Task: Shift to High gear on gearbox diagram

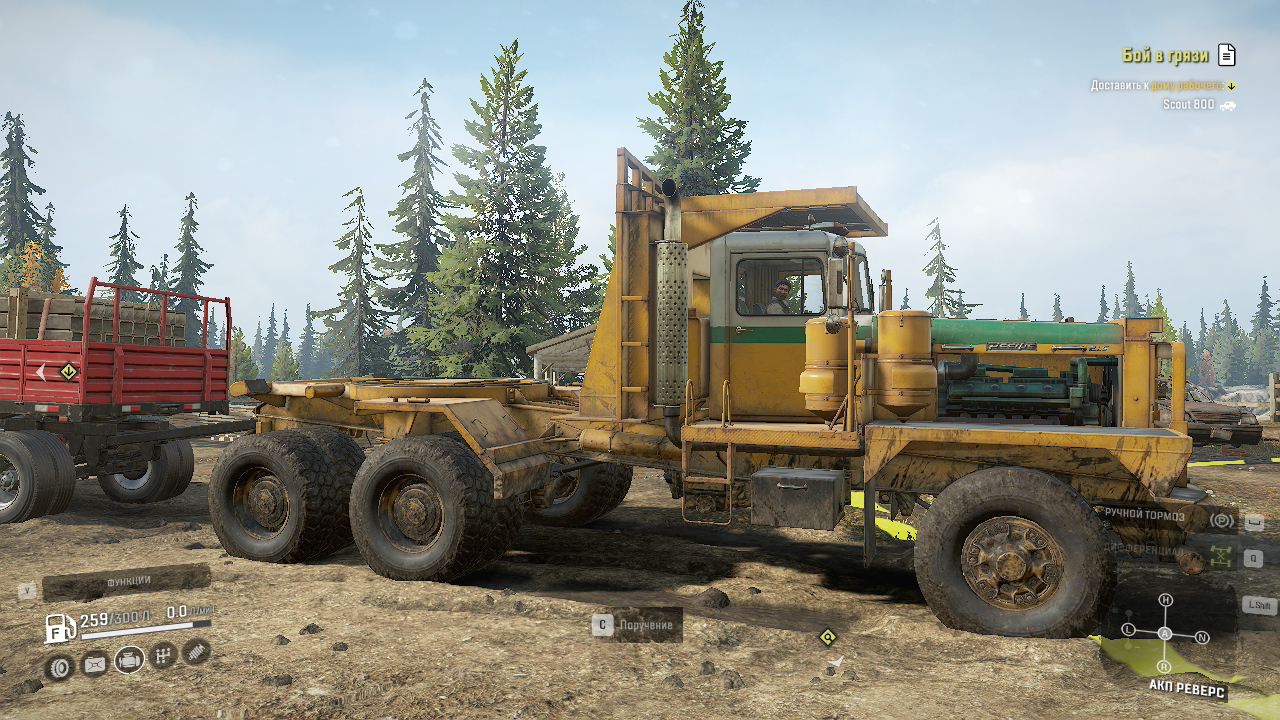Action: (1165, 600)
